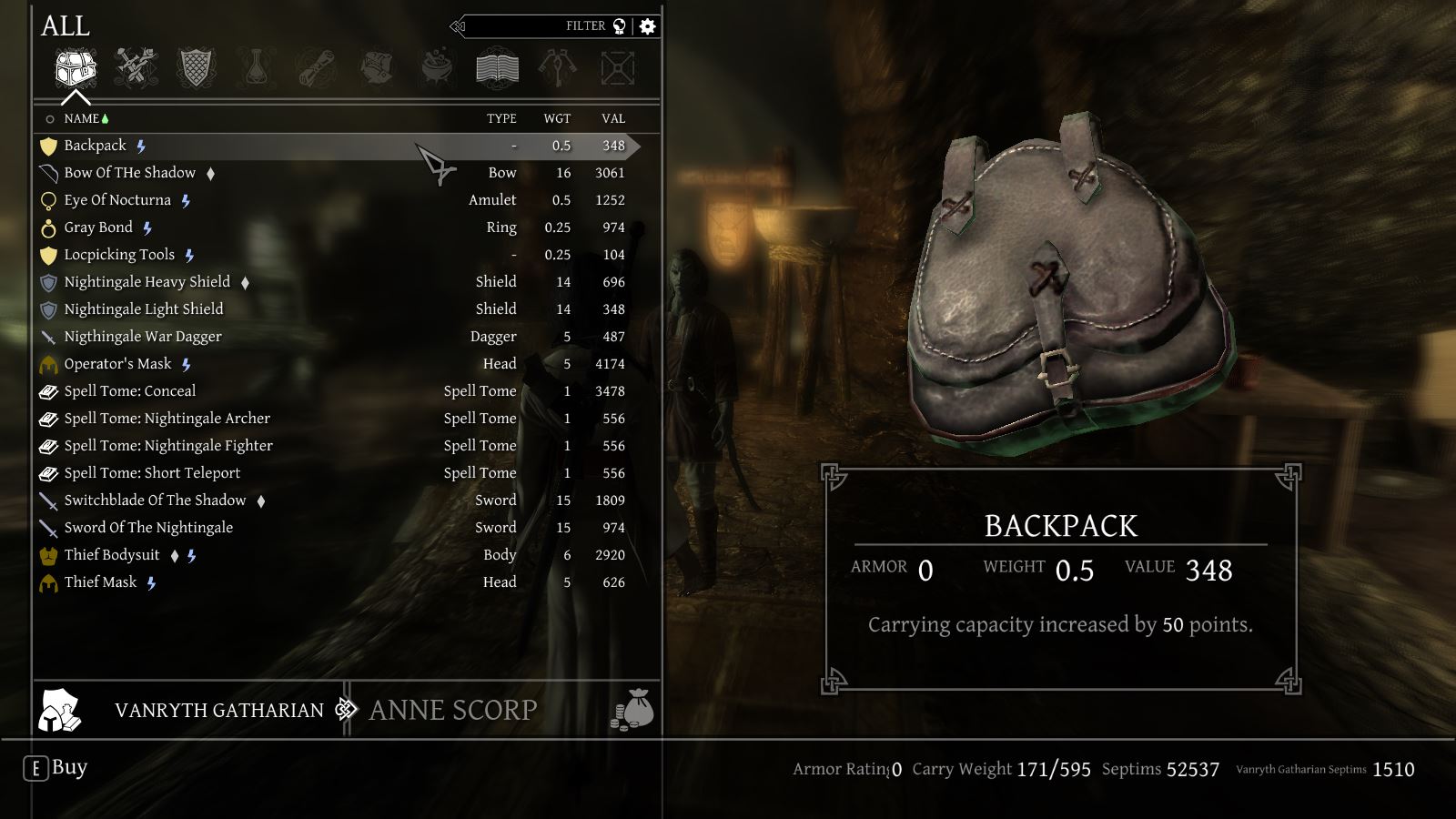Viewport: 1456px width, 819px height.
Task: Open the filter settings gear
Action: tap(648, 26)
